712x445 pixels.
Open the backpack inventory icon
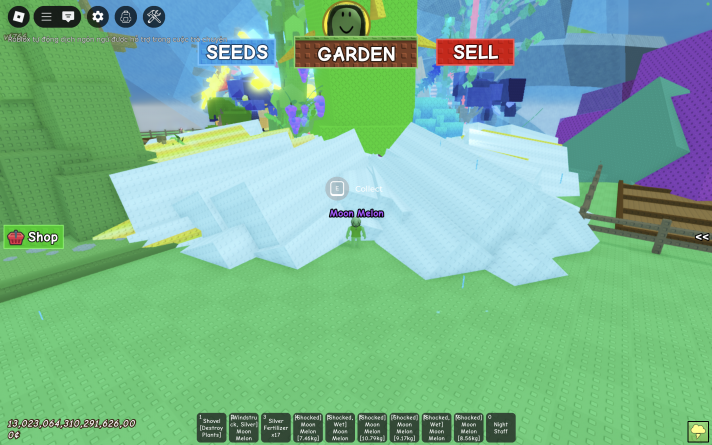(x=125, y=16)
